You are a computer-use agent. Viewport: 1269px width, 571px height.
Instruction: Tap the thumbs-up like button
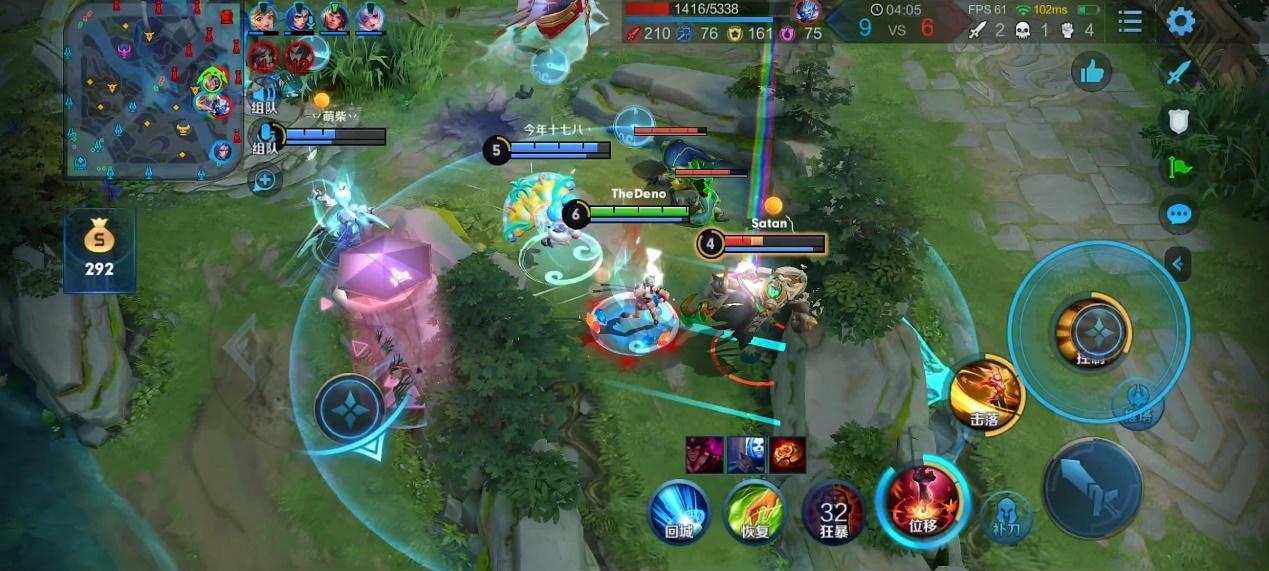[1092, 71]
